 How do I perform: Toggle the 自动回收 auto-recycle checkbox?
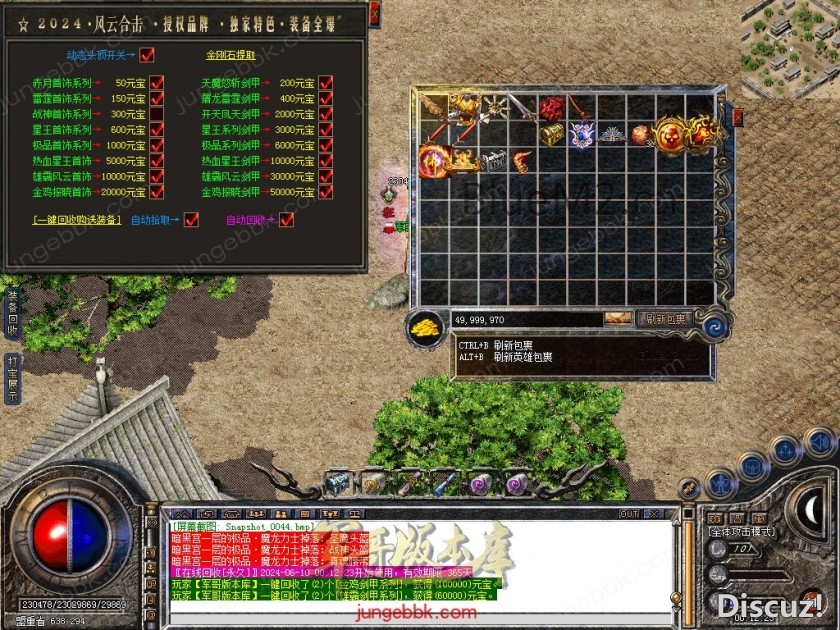[287, 220]
